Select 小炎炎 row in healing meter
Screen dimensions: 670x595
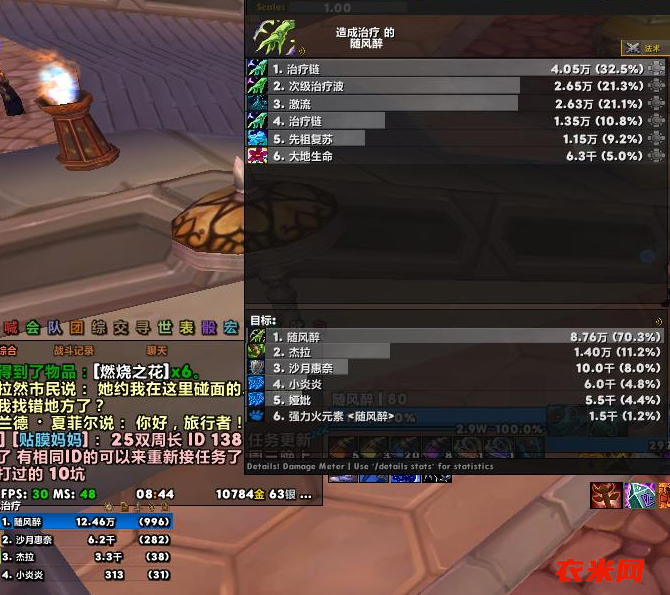[x=87, y=575]
